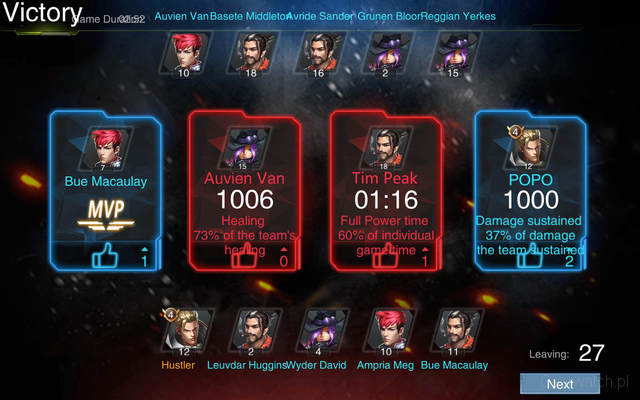Click Grunen Bloor's level 2 portrait
The width and height of the screenshot is (640, 400).
384,51
